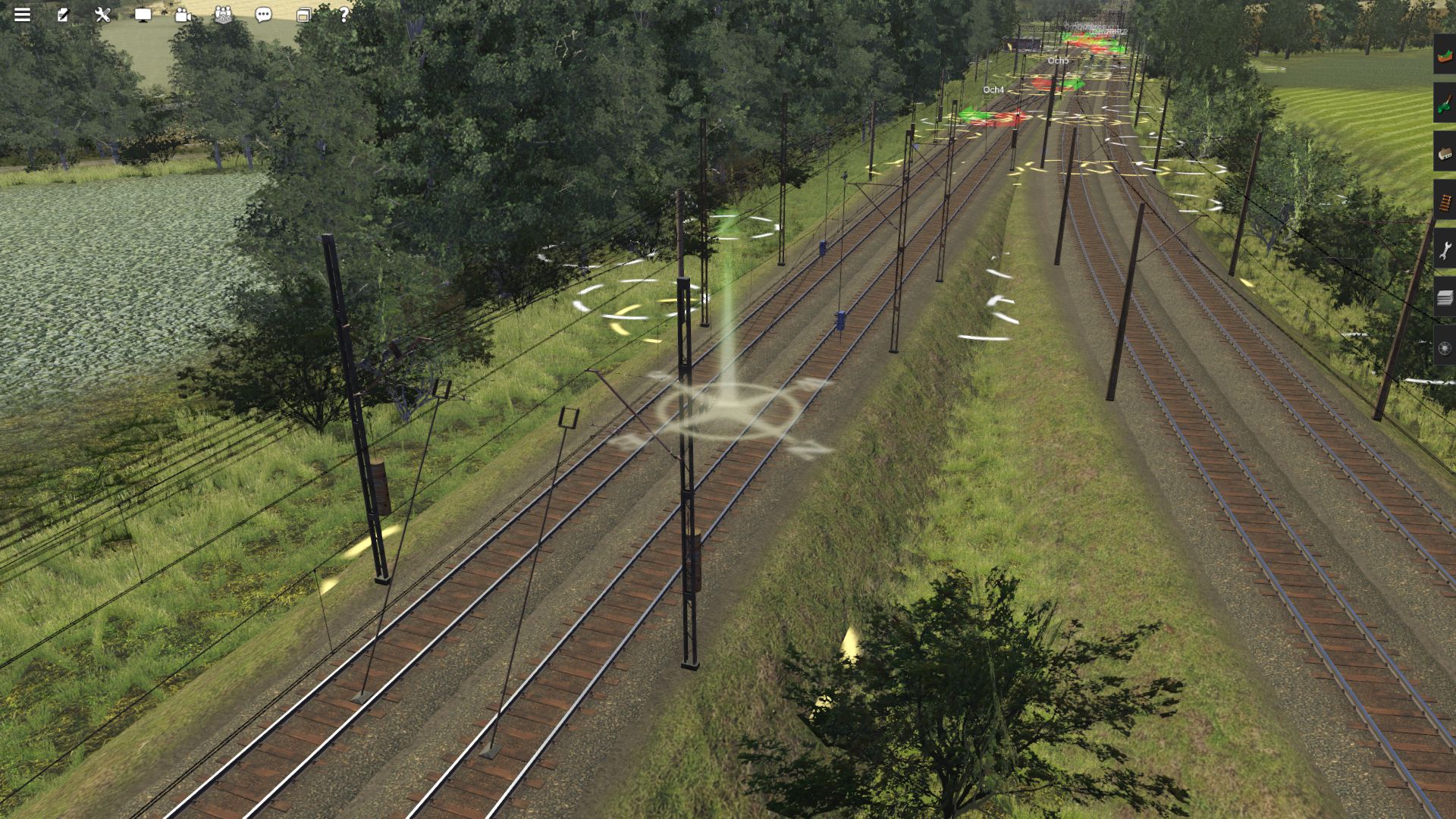Select the terrain topology tool tab

(1445, 55)
